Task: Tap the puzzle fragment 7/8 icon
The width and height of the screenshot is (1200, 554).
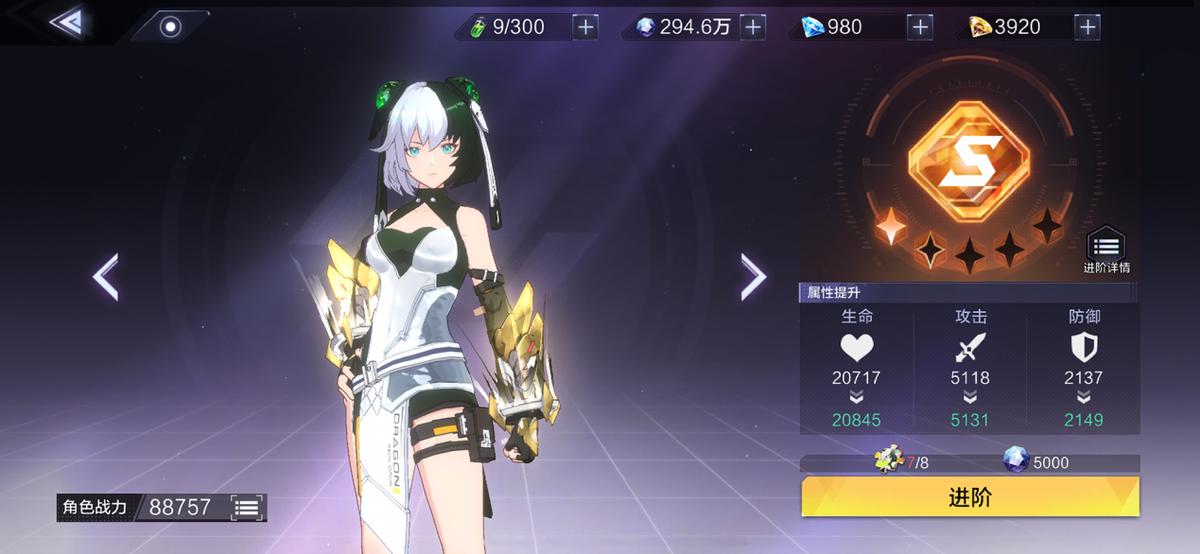Action: coord(889,461)
